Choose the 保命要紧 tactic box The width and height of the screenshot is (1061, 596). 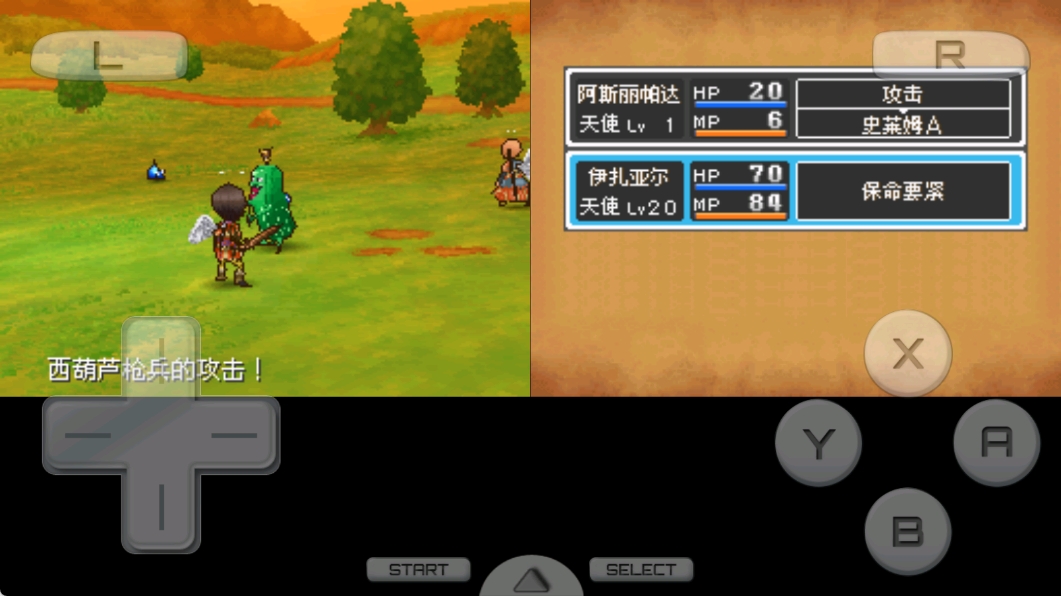pyautogui.click(x=902, y=191)
